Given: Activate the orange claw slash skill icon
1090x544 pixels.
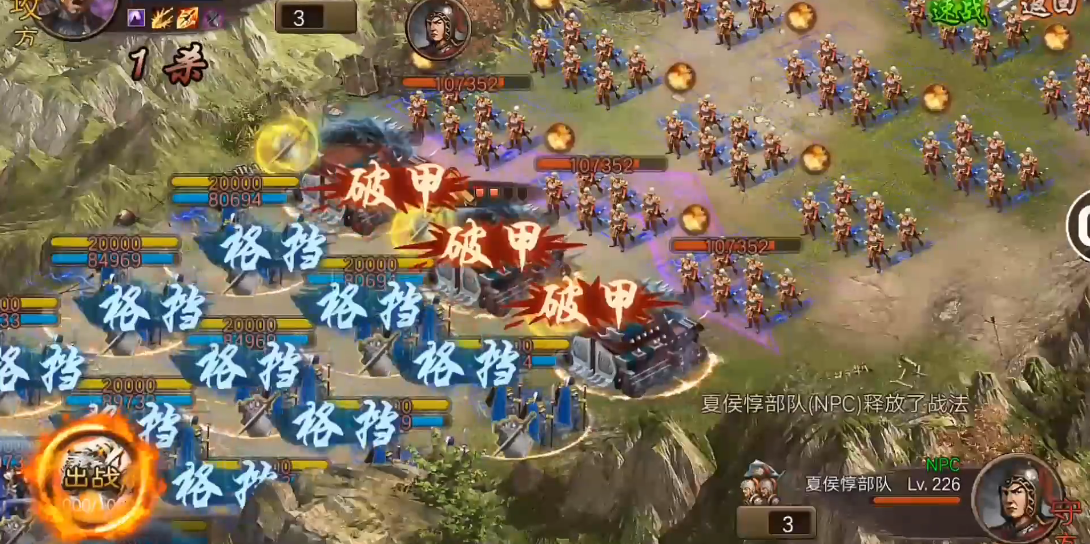Looking at the screenshot, I should [x=162, y=17].
